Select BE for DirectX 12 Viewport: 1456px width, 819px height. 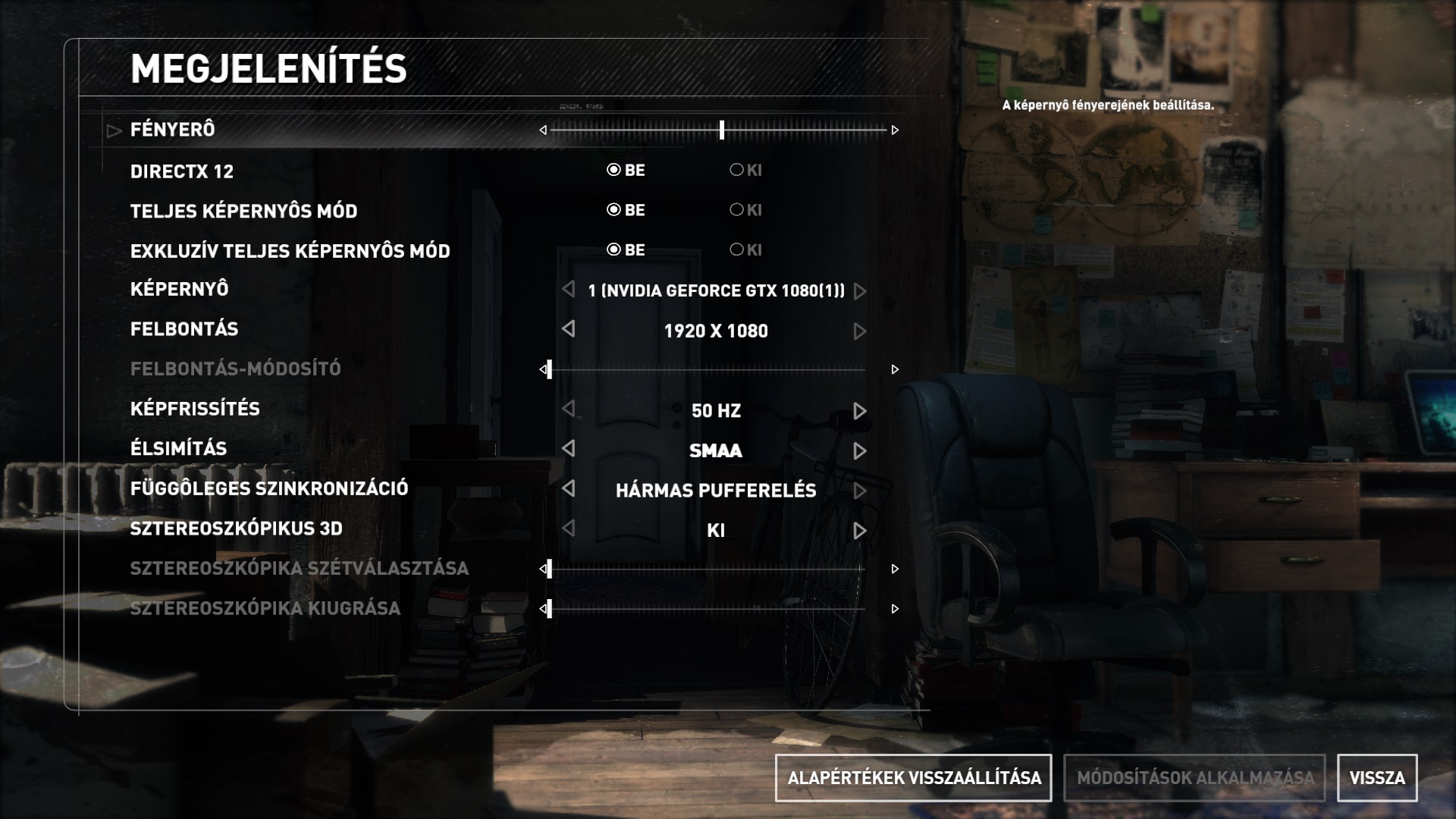click(614, 170)
